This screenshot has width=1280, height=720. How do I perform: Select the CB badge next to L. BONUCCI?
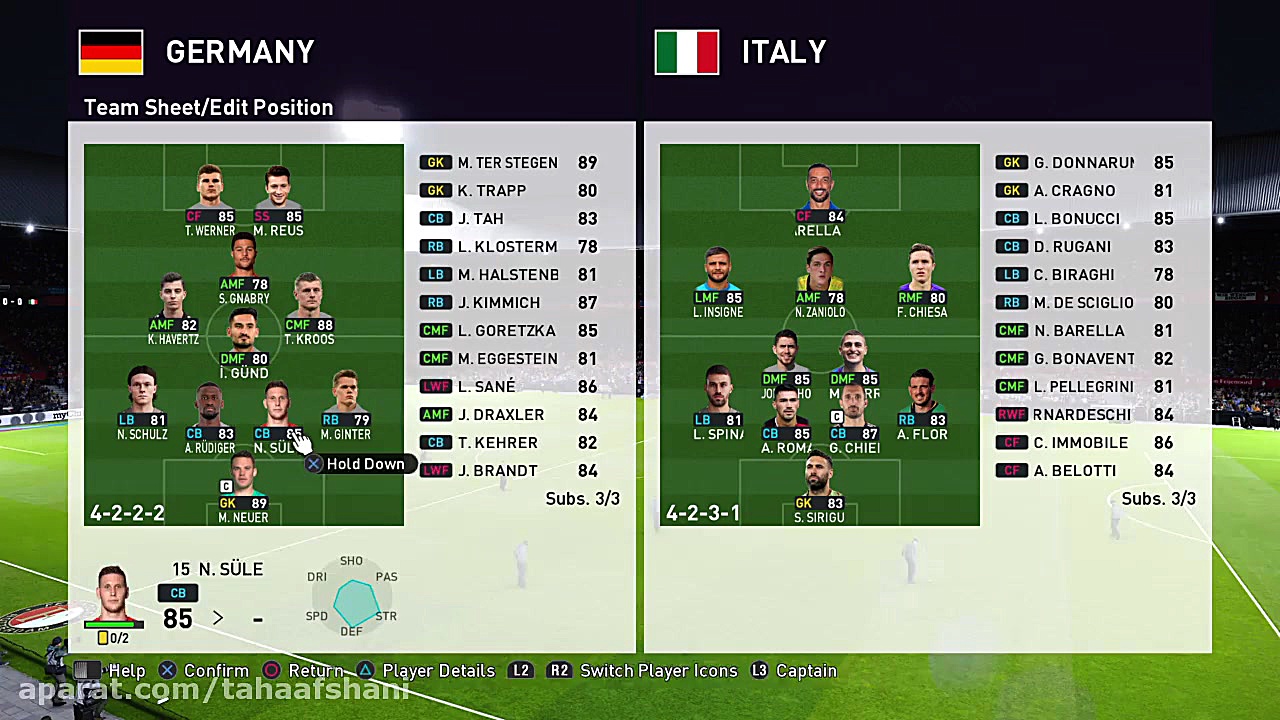(x=1012, y=218)
